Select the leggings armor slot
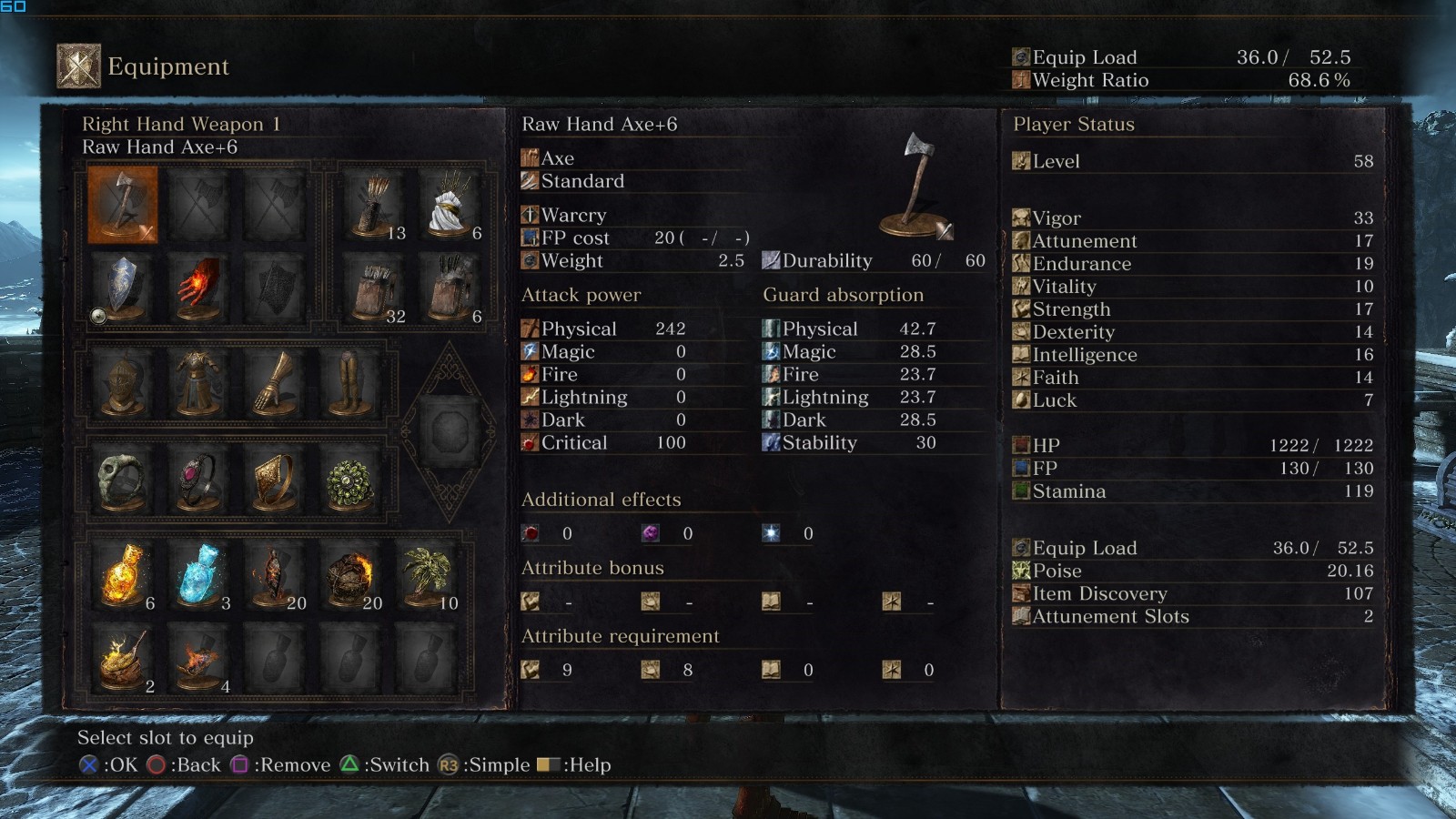The image size is (1456, 819). [349, 384]
